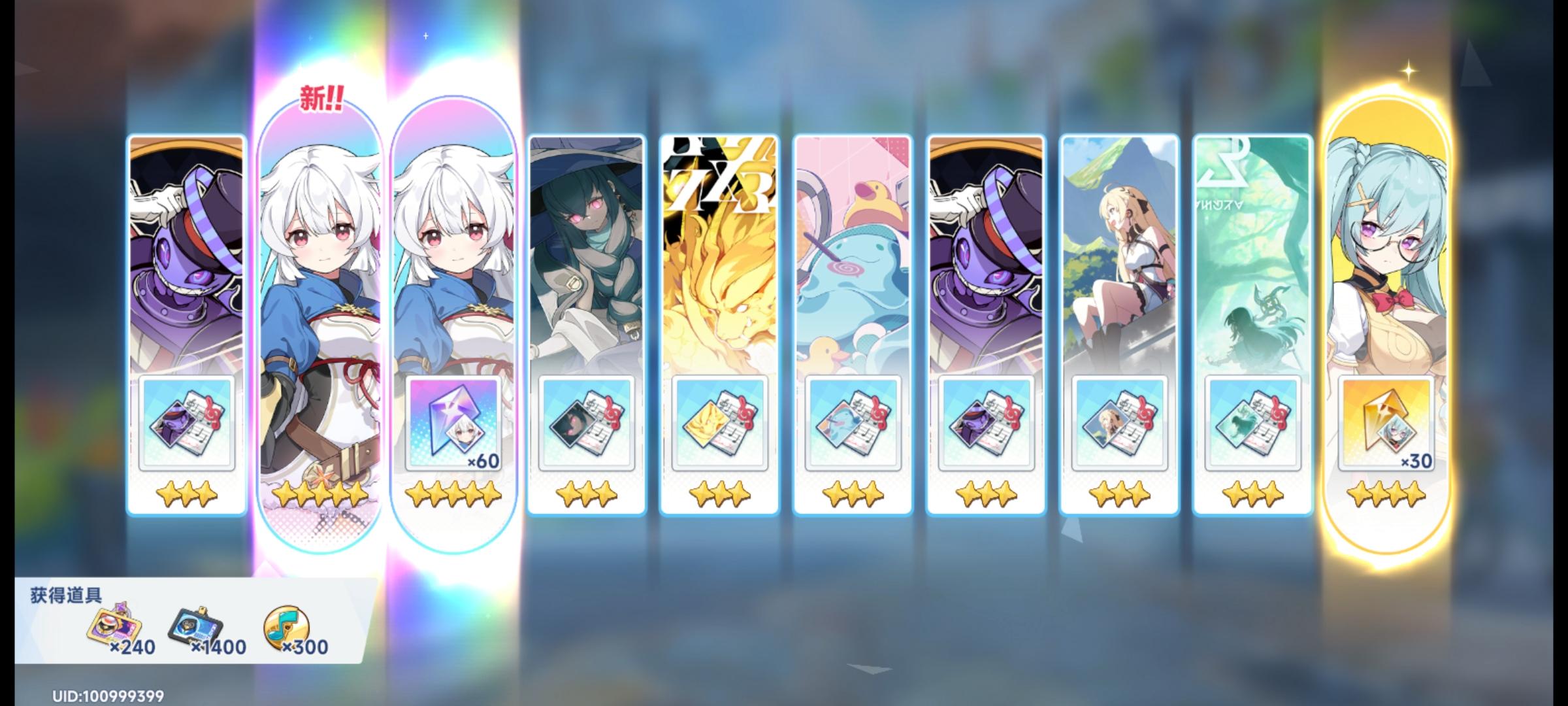The height and width of the screenshot is (706, 1568).
Task: Select the leftmost purple robot result card
Action: 185,261
